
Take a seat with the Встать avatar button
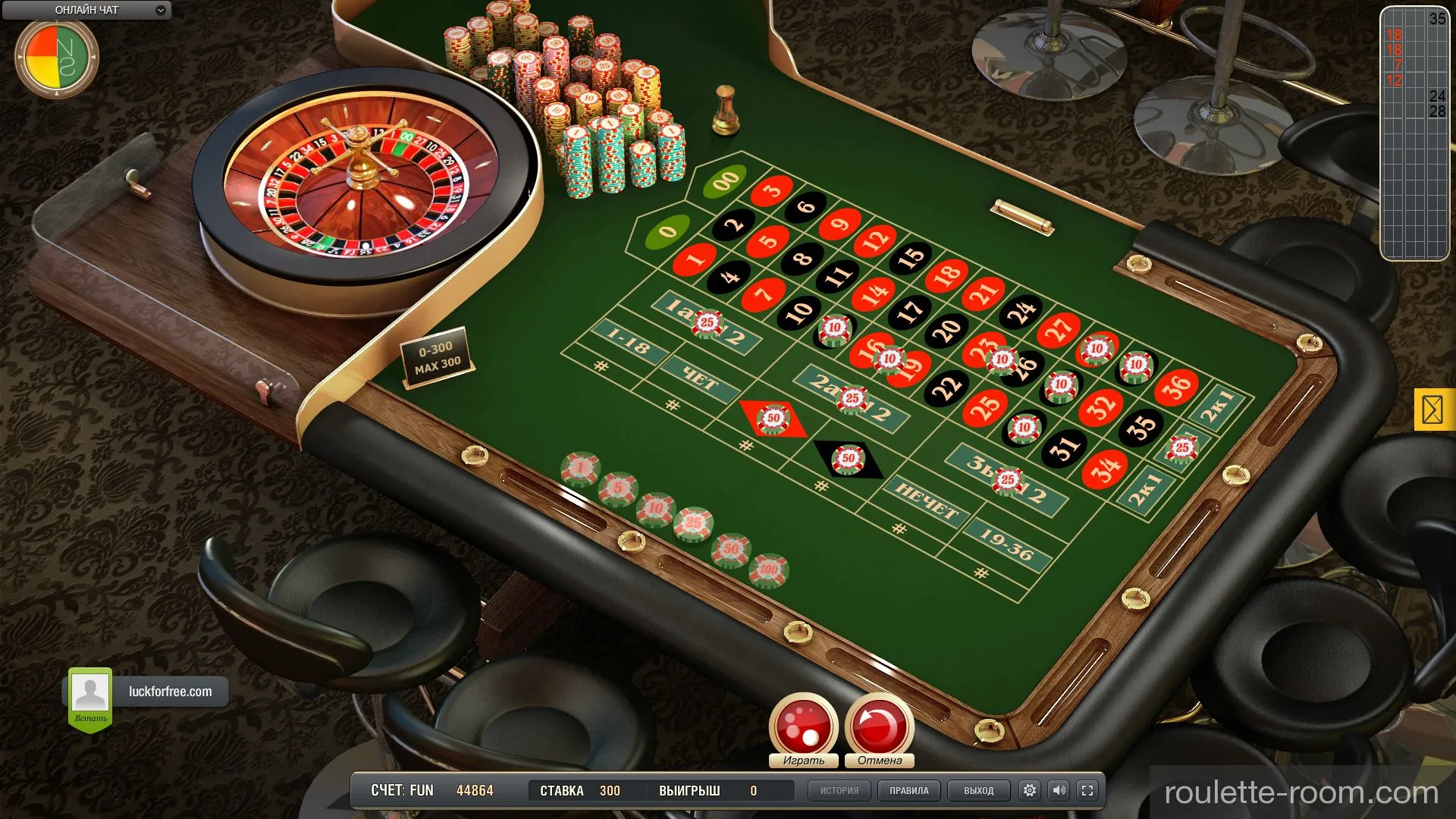(90, 696)
